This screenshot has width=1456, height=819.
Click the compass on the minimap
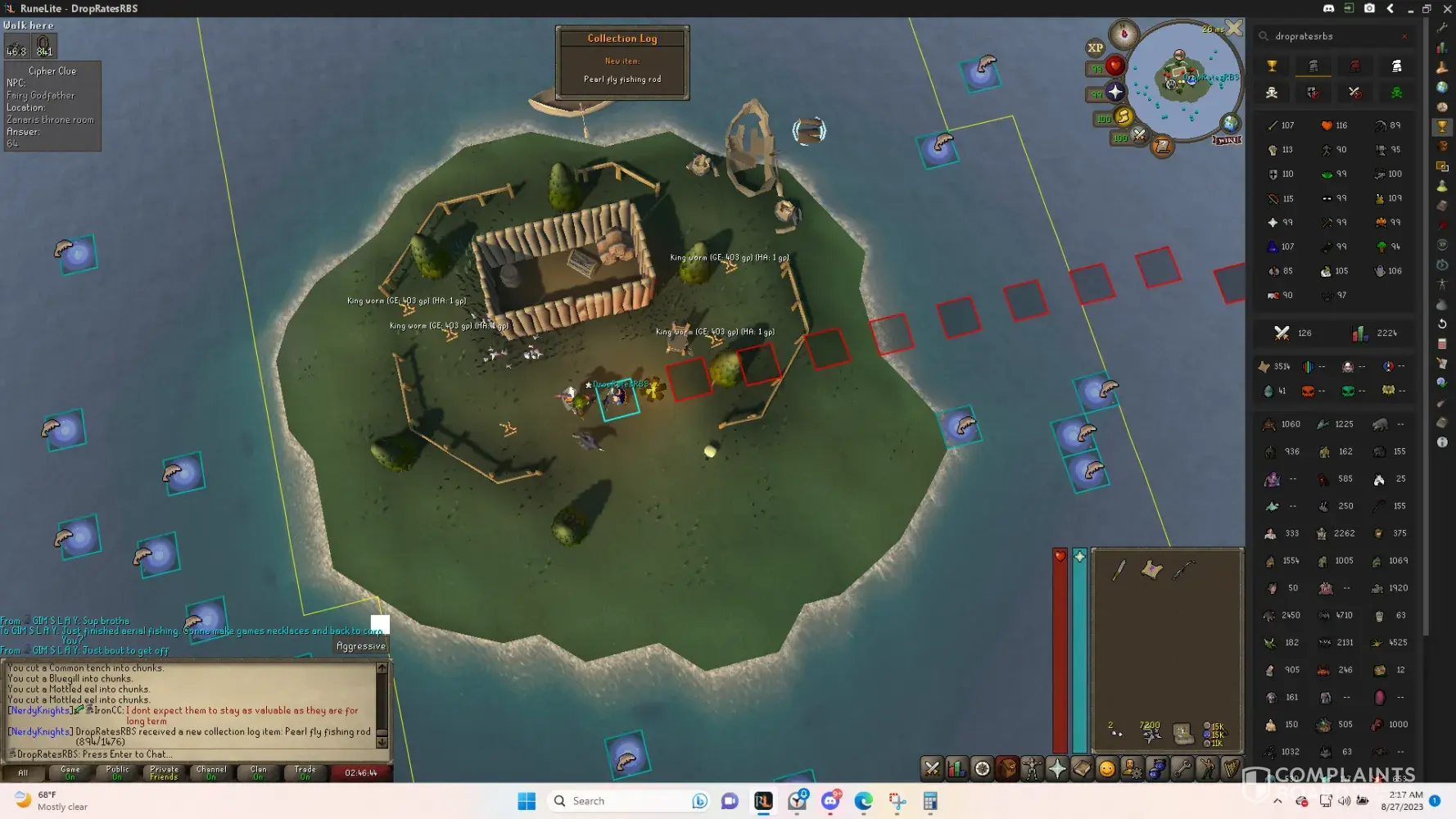point(1124,34)
